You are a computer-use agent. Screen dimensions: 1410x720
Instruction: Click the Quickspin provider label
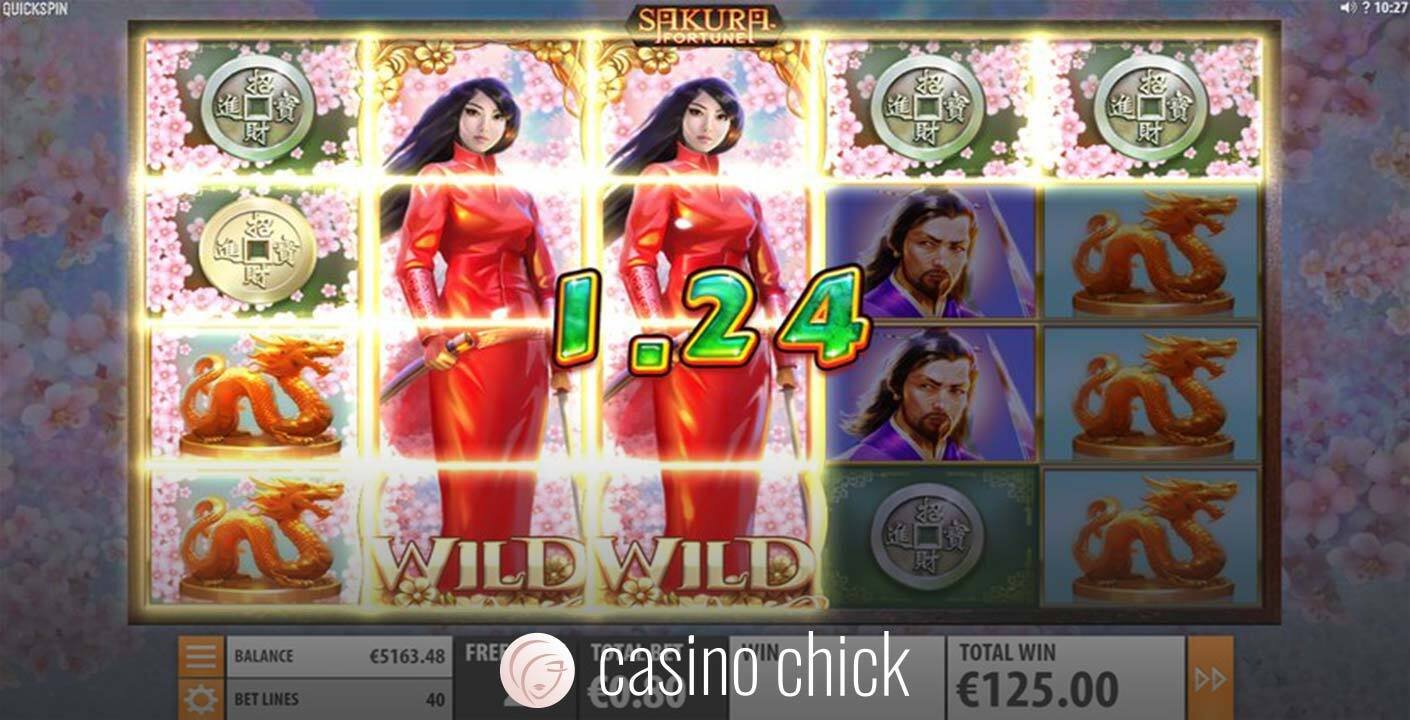pyautogui.click(x=33, y=8)
